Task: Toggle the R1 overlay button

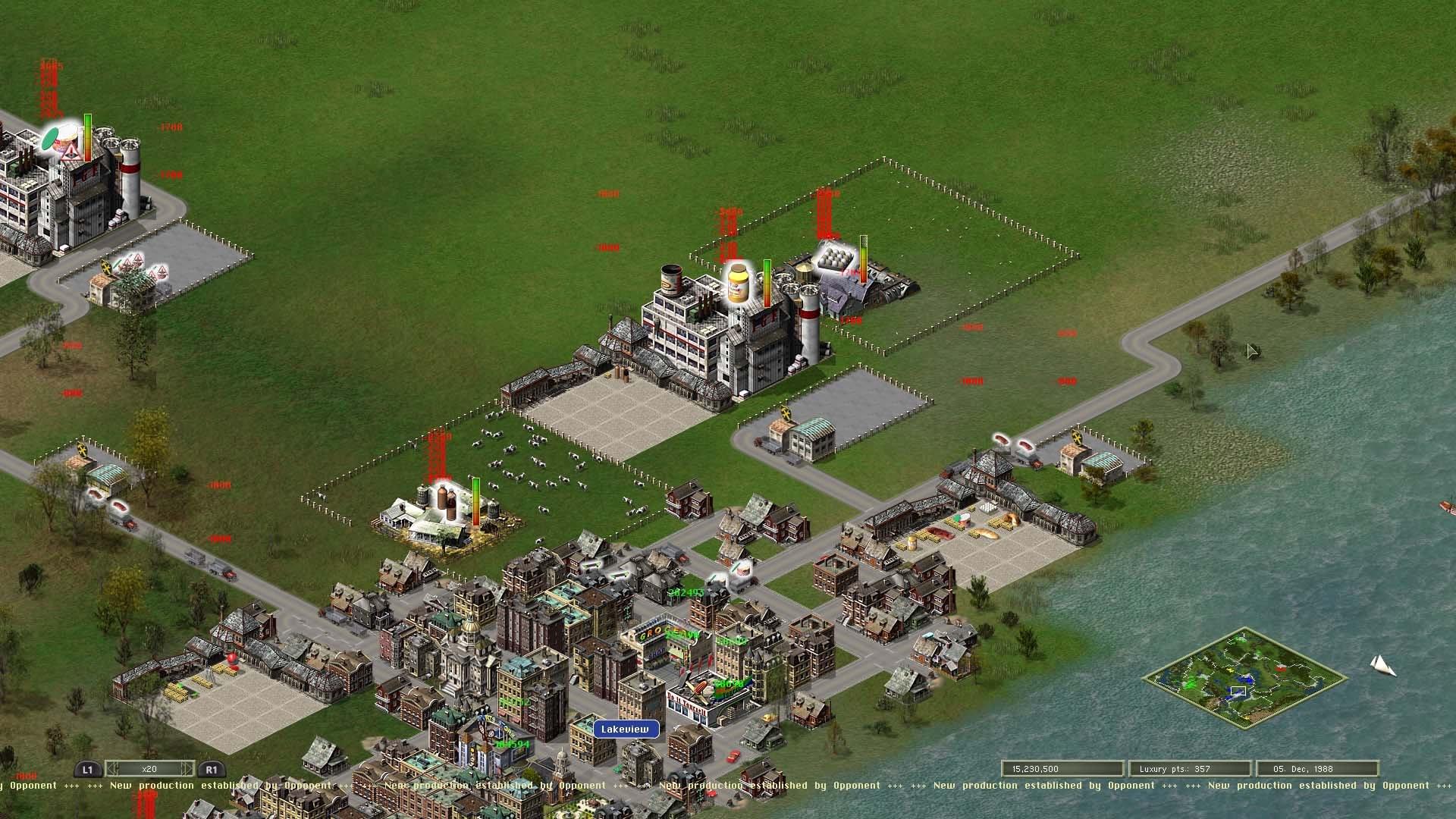Action: click(x=212, y=769)
